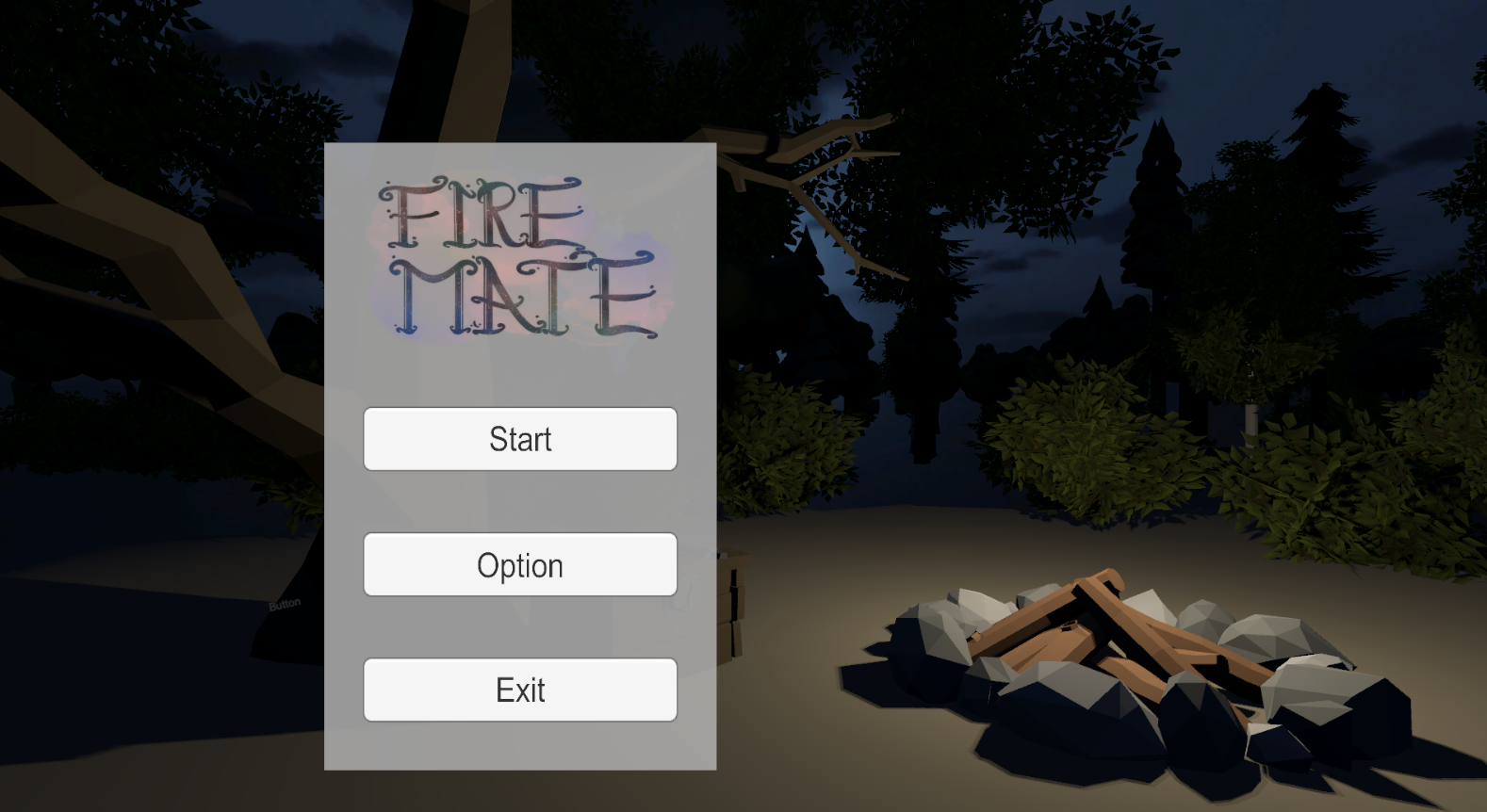This screenshot has height=812, width=1487.
Task: Open the Option menu
Action: 520,564
